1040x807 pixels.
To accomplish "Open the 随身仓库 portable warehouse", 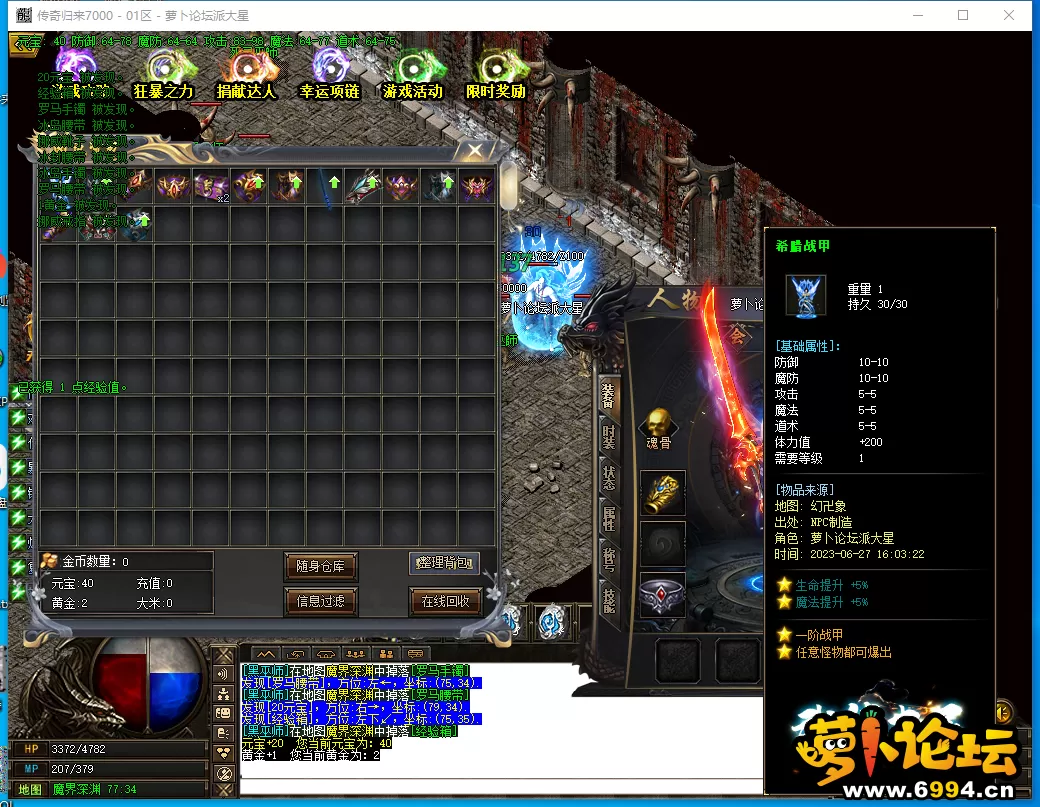I will [x=320, y=566].
